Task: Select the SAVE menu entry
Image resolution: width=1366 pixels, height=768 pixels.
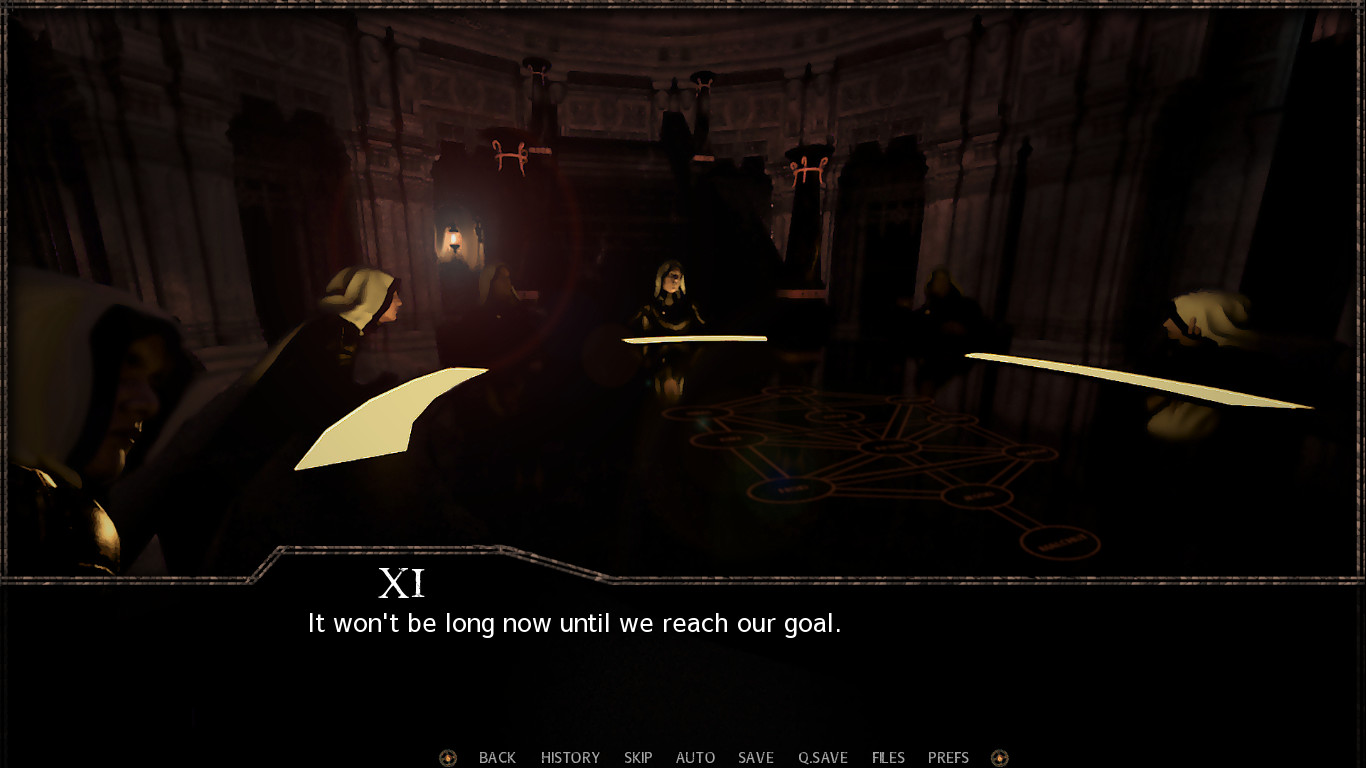Action: [x=755, y=757]
